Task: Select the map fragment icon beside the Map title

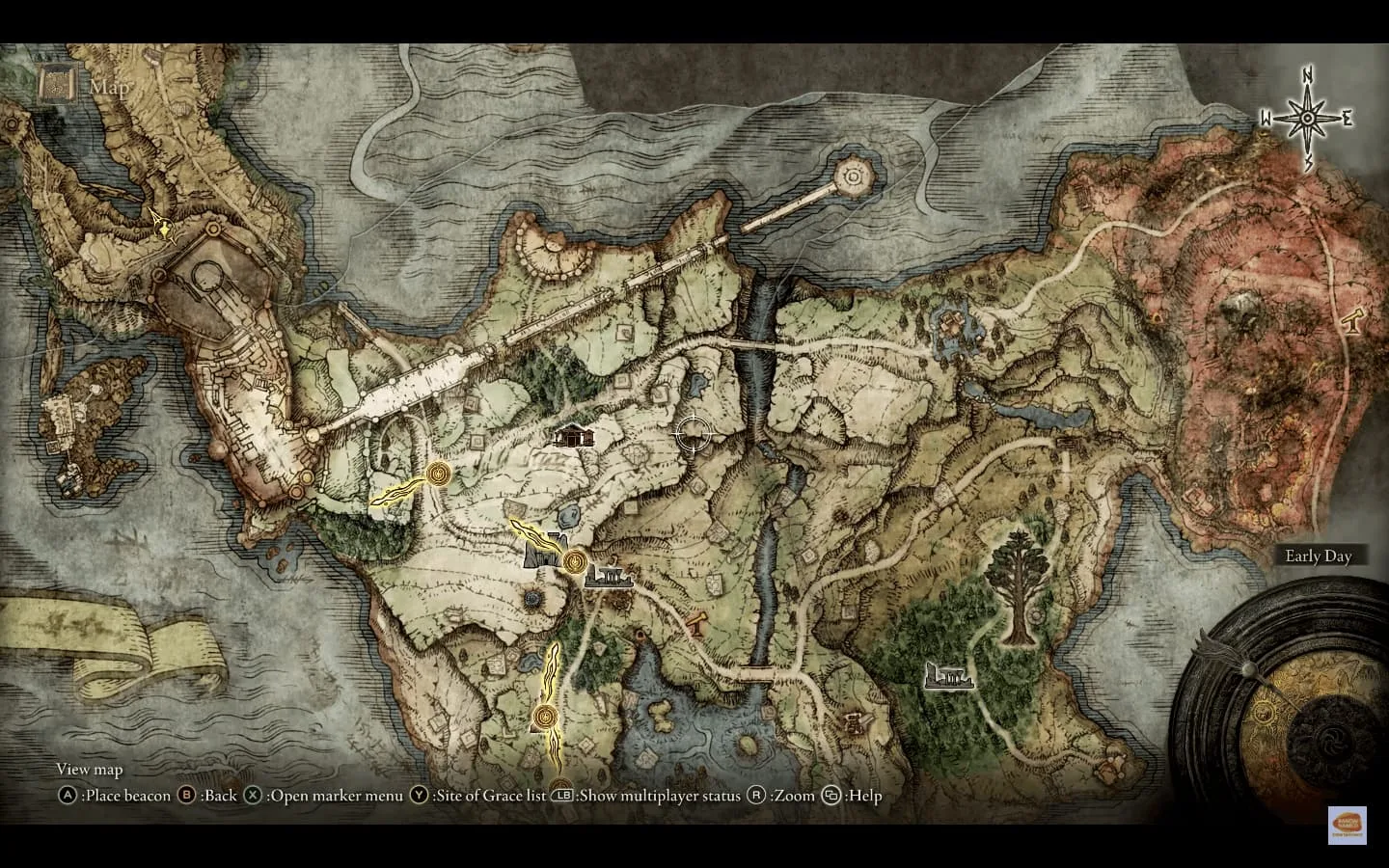Action: [55, 87]
